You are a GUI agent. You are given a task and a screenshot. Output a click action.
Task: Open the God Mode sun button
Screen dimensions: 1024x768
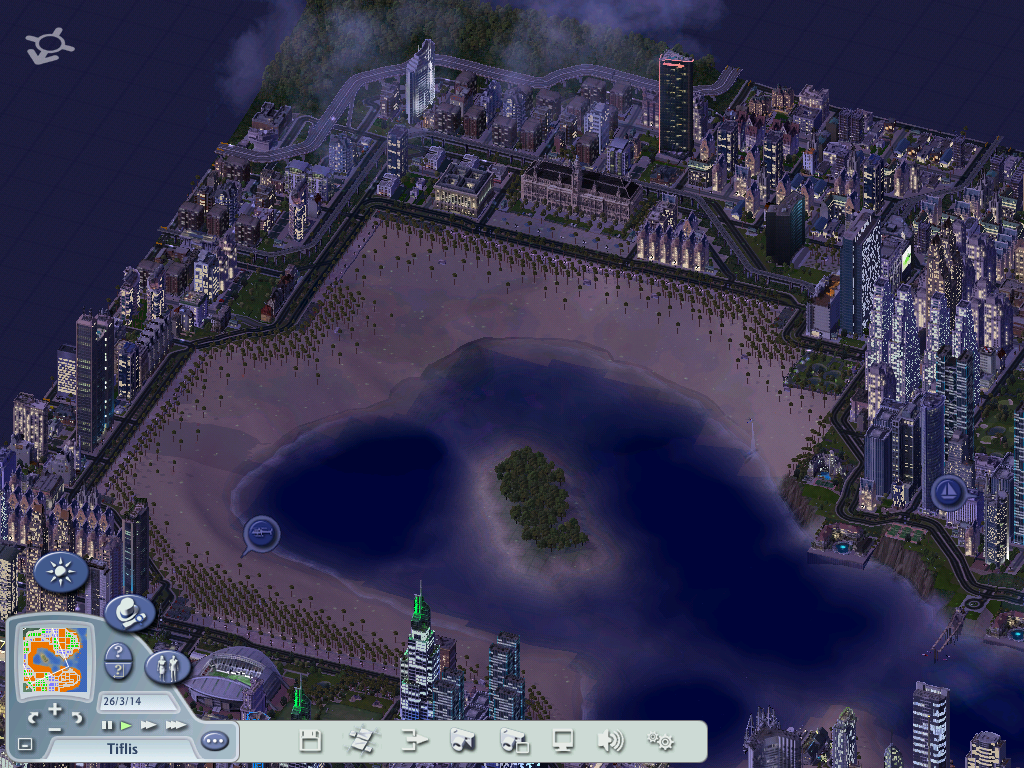coord(61,572)
